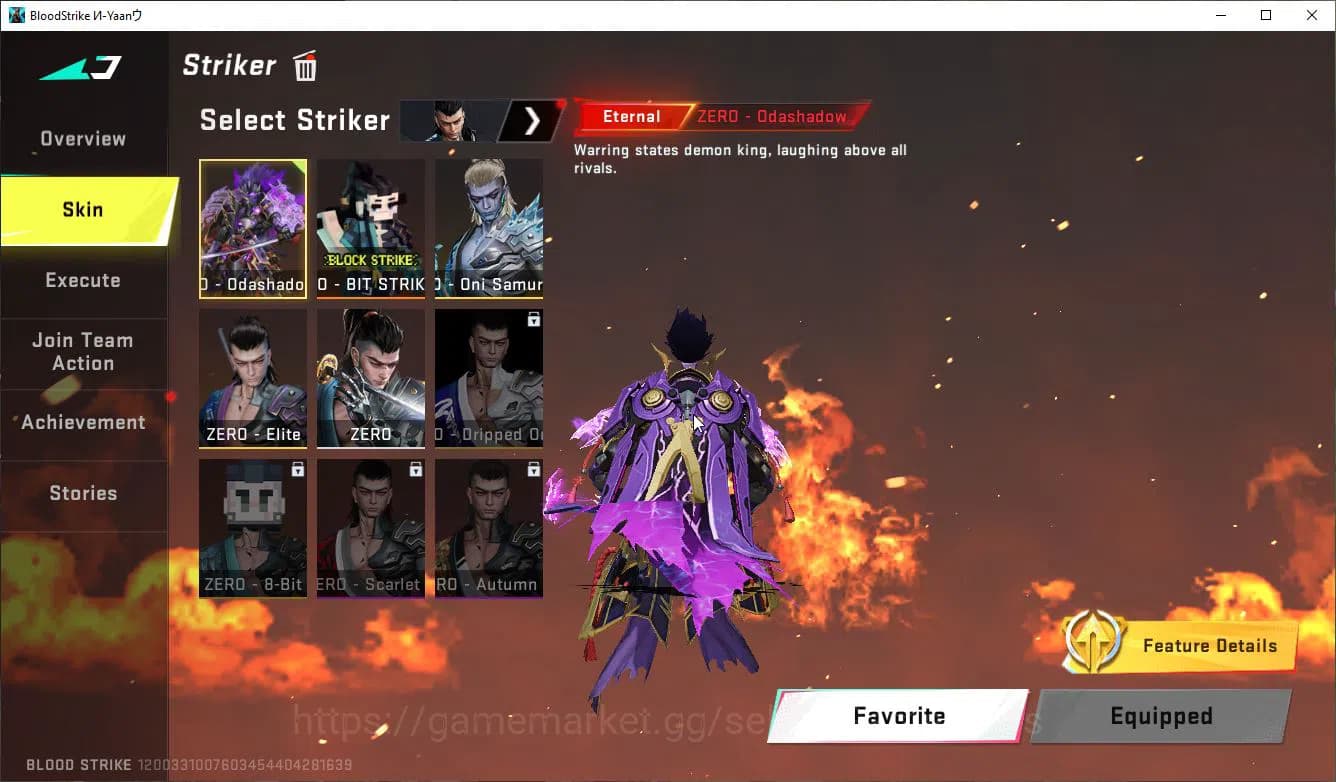The image size is (1336, 782).
Task: Open the Join Team Action tab
Action: [x=83, y=352]
